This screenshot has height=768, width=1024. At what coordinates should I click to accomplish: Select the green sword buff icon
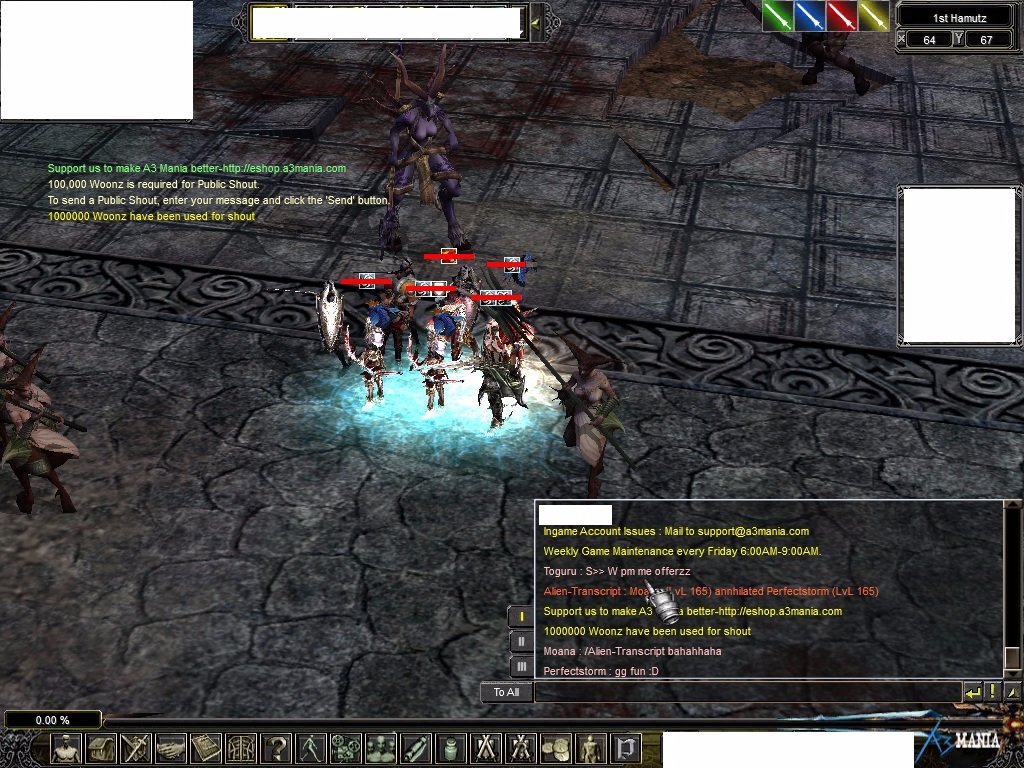[778, 16]
